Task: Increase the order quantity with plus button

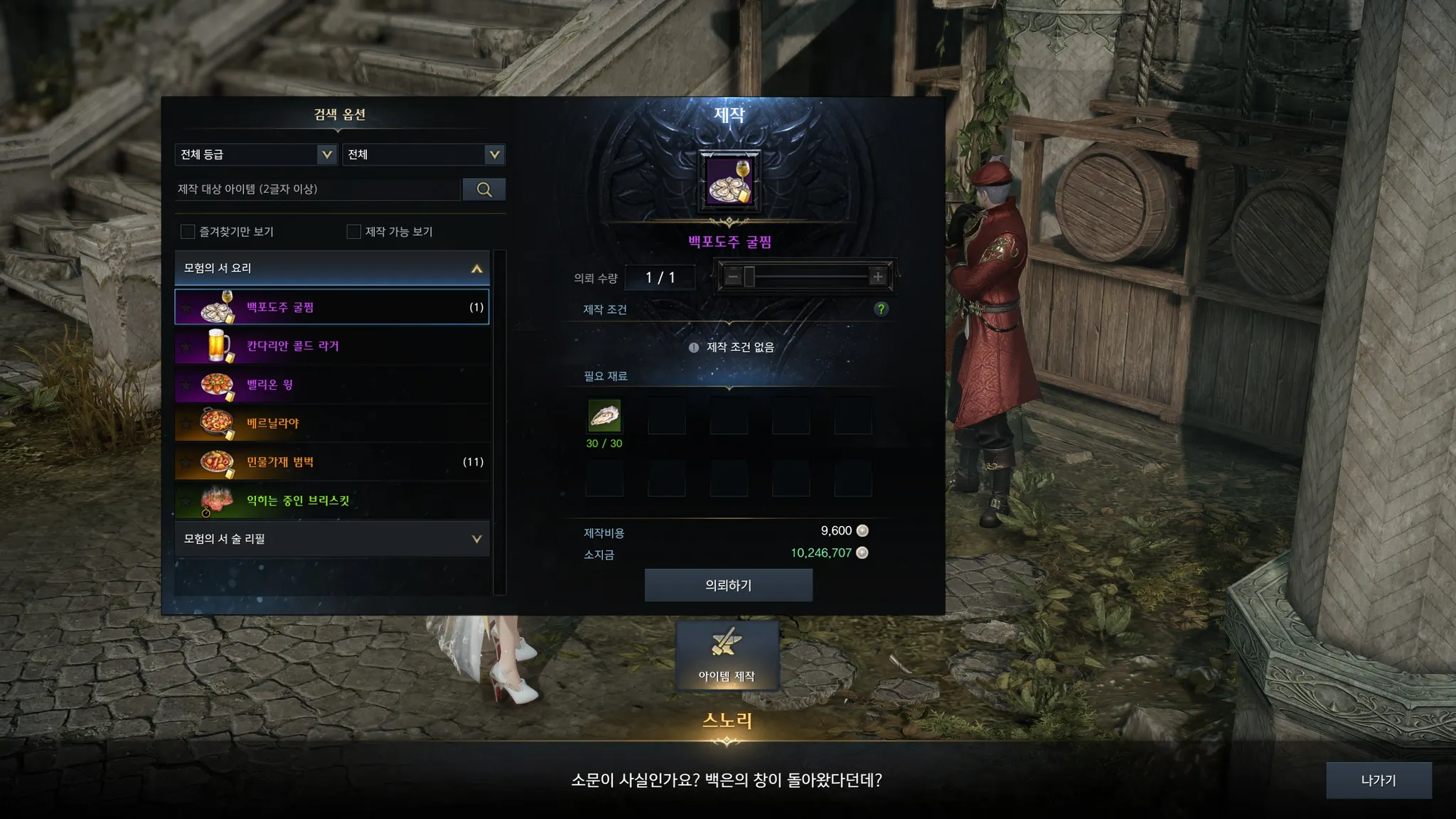Action: click(878, 277)
